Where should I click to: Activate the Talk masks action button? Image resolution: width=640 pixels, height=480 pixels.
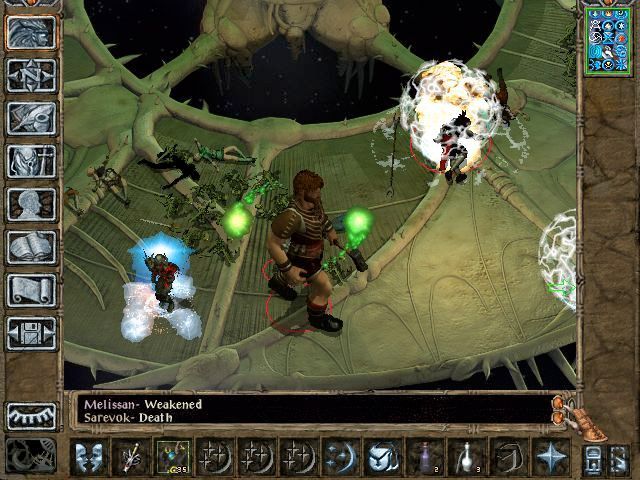[x=89, y=456]
